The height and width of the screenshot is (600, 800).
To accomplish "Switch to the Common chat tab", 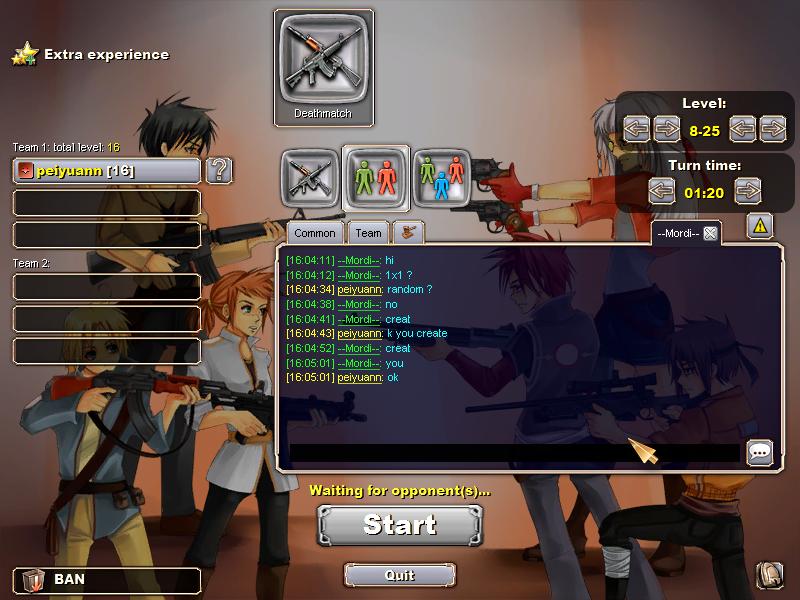I will [x=315, y=233].
